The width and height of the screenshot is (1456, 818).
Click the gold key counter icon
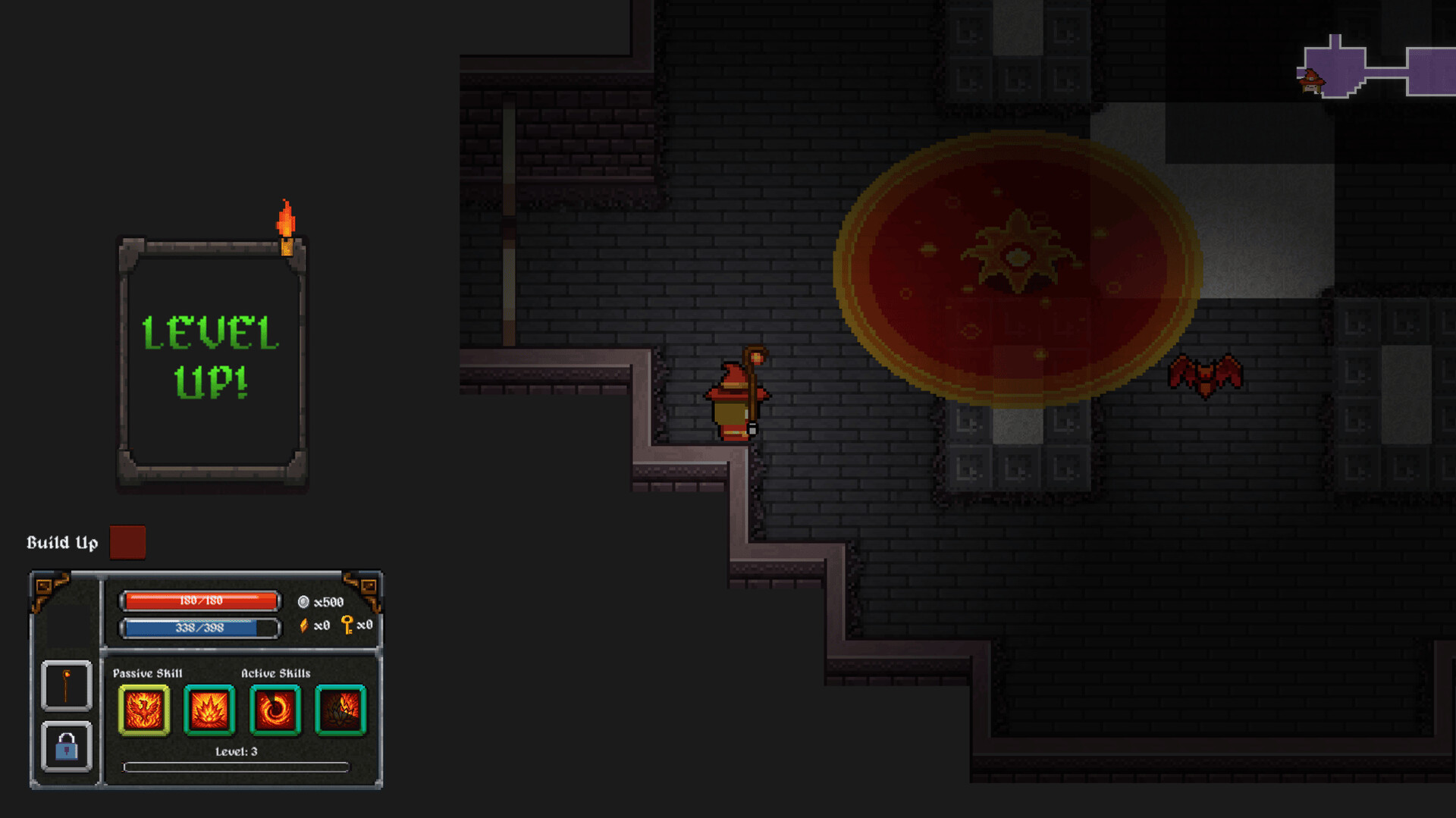pyautogui.click(x=347, y=626)
